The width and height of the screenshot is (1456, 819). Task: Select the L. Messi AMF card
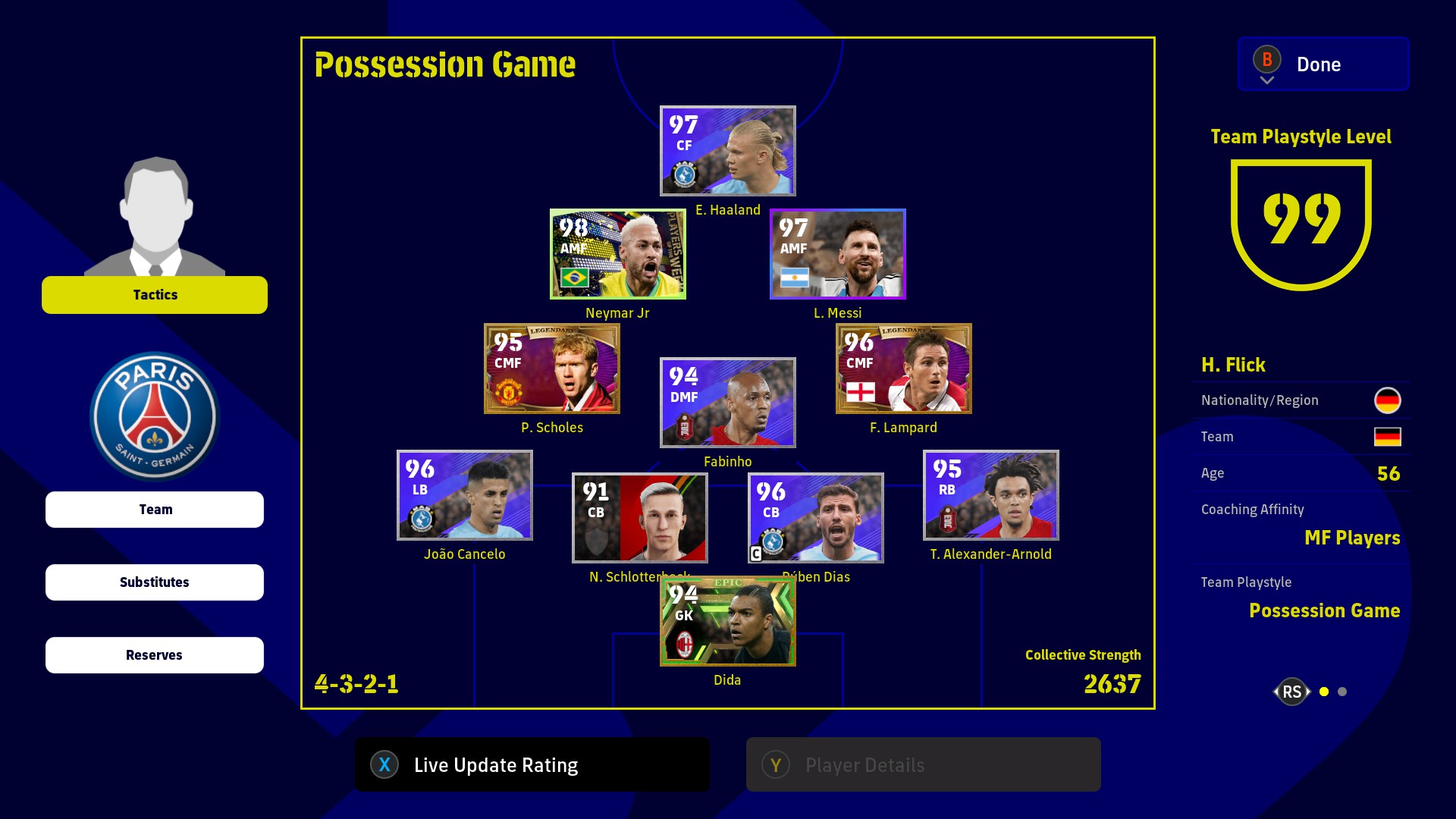[x=837, y=254]
